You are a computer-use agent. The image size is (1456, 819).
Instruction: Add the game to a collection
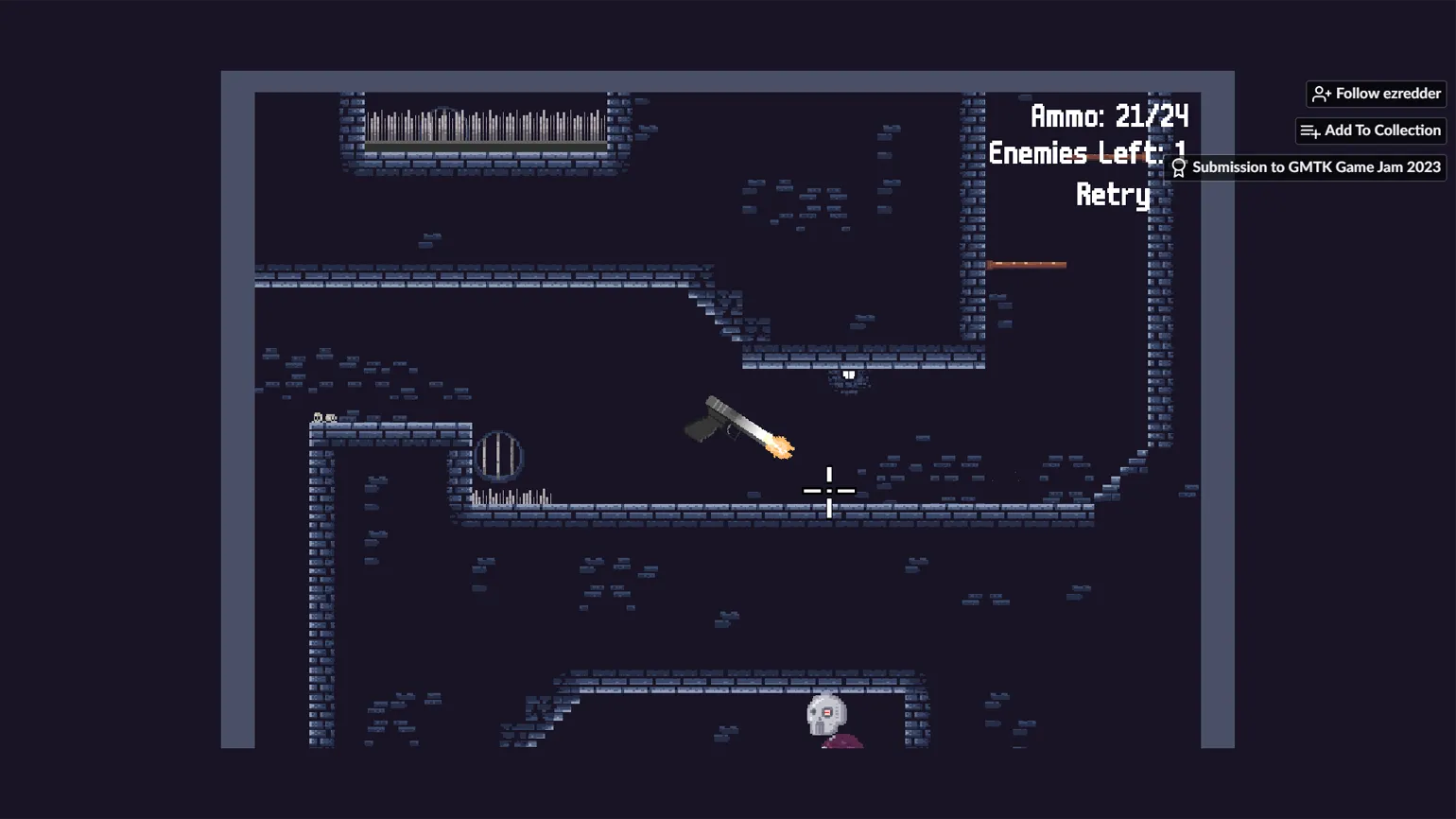click(x=1370, y=131)
